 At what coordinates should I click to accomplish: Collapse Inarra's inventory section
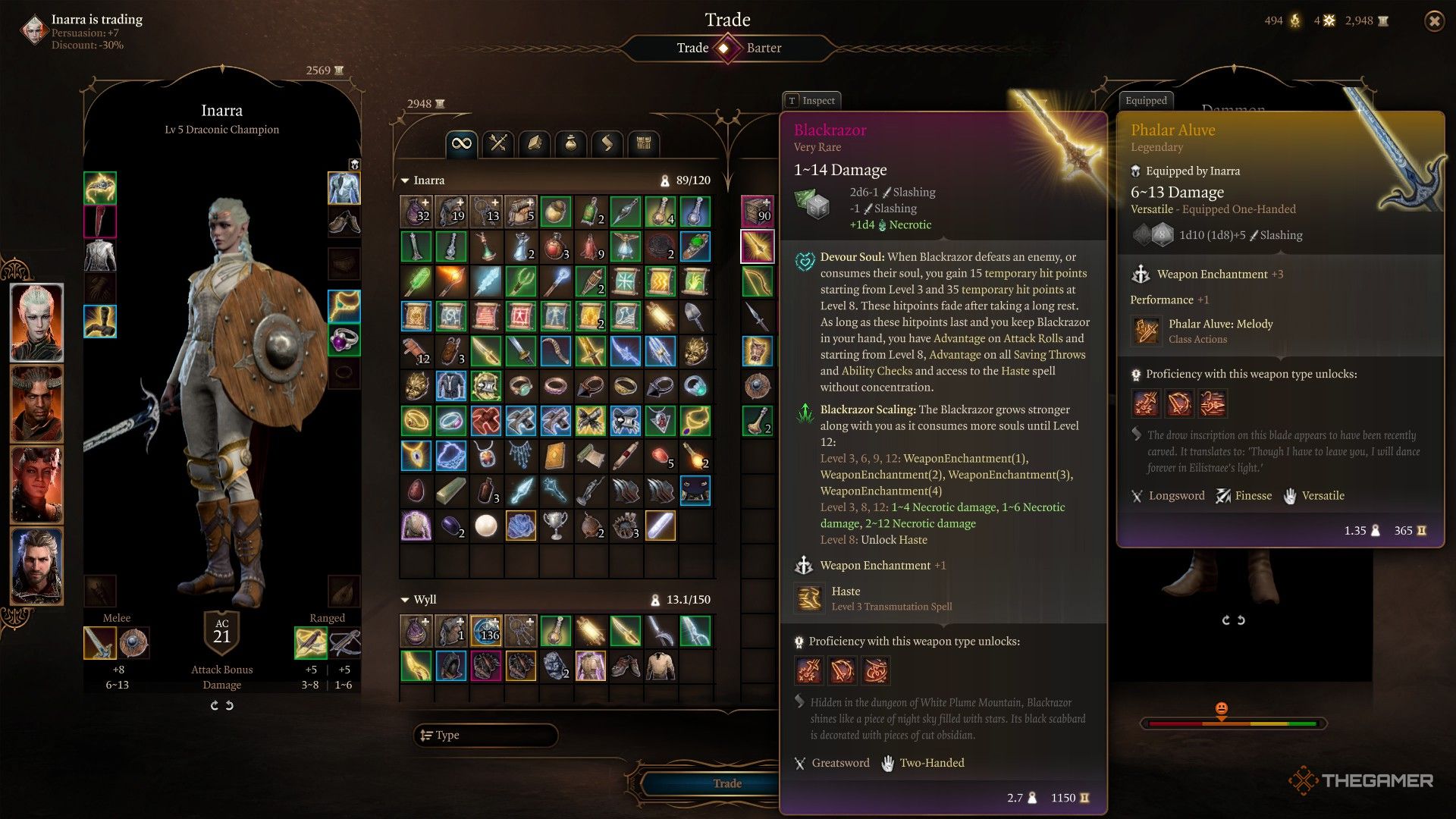click(405, 180)
